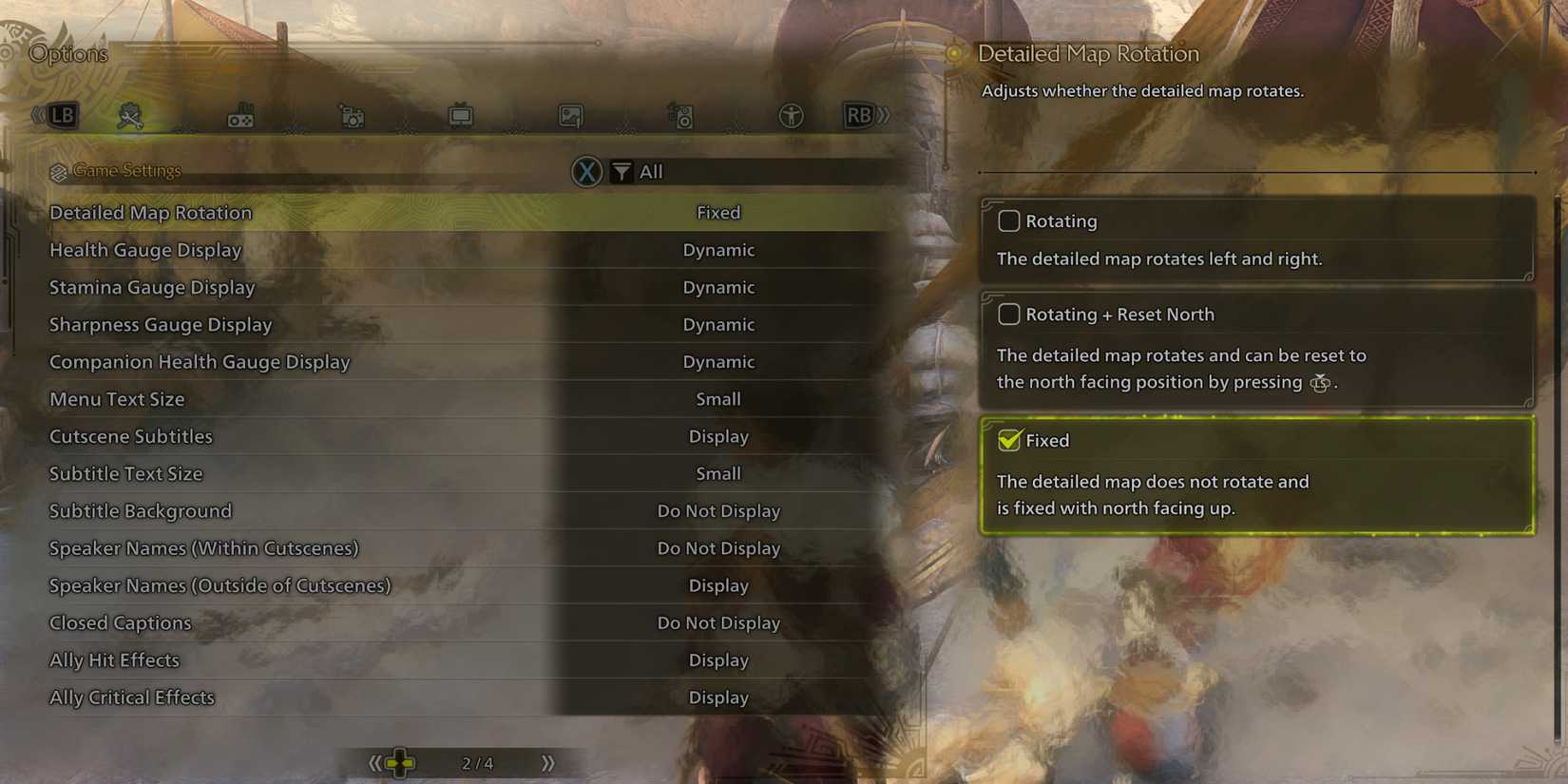This screenshot has height=784, width=1568.
Task: Select the Controls gamepad icon
Action: (x=242, y=114)
